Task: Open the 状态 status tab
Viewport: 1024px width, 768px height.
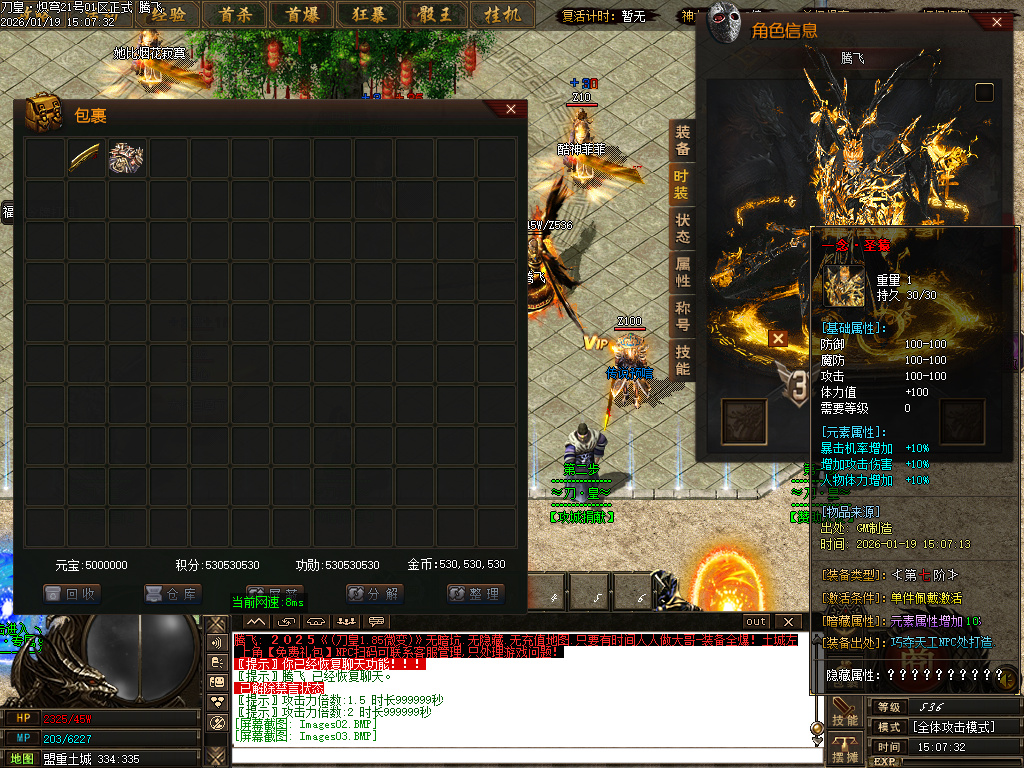Action: (683, 228)
